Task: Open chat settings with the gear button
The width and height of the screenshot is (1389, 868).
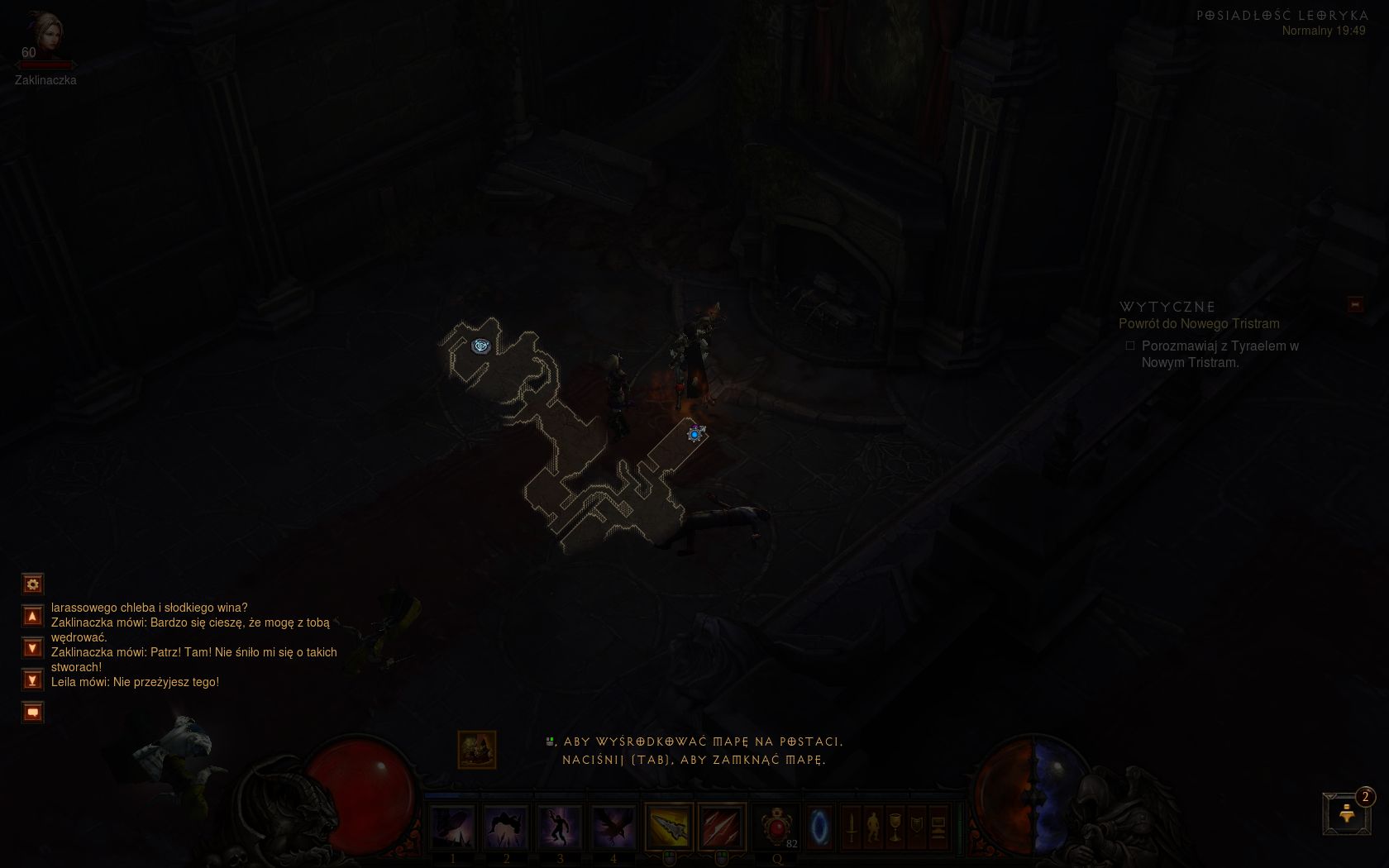Action: 32,584
